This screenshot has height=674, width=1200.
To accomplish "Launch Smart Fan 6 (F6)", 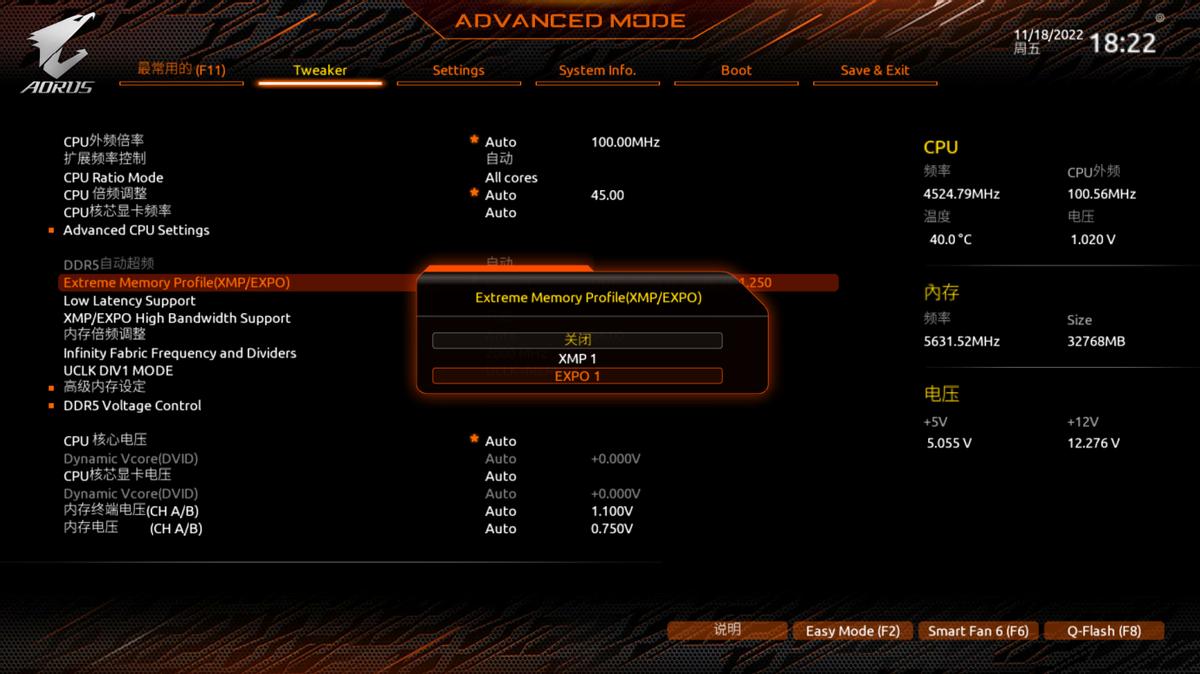I will click(x=977, y=631).
